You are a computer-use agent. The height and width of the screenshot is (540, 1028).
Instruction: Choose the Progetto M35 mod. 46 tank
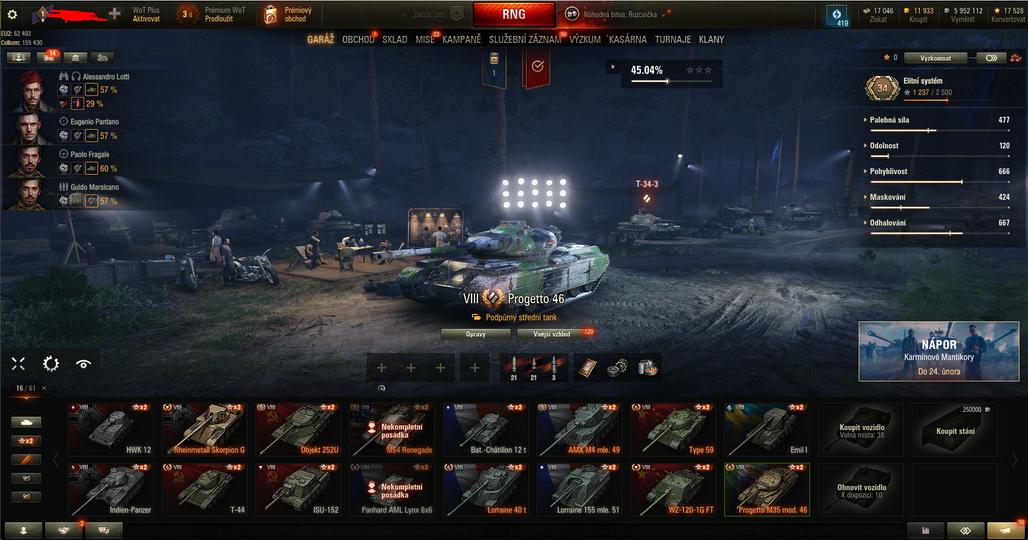point(766,488)
